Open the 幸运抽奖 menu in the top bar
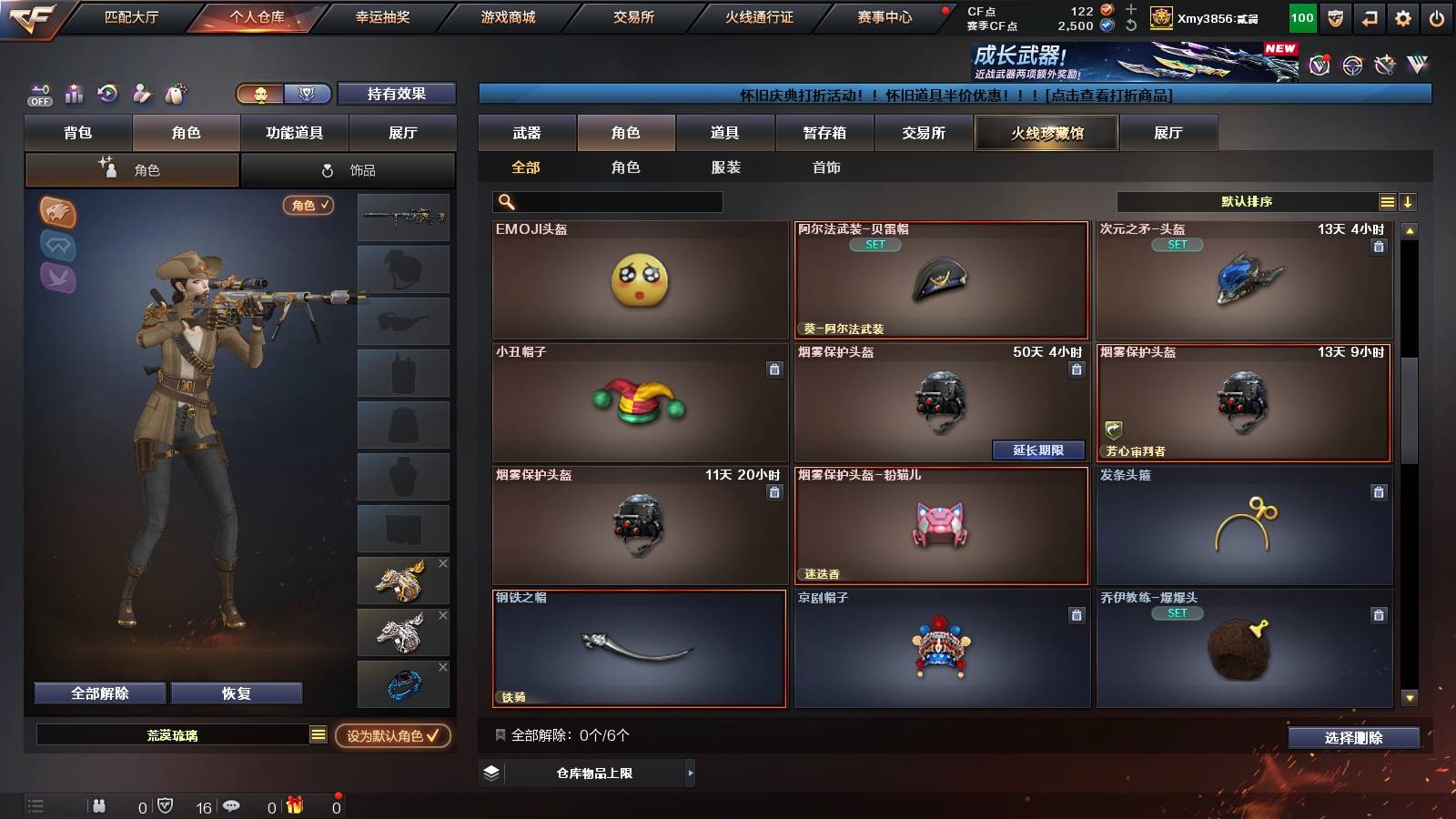The width and height of the screenshot is (1456, 819). point(382,15)
